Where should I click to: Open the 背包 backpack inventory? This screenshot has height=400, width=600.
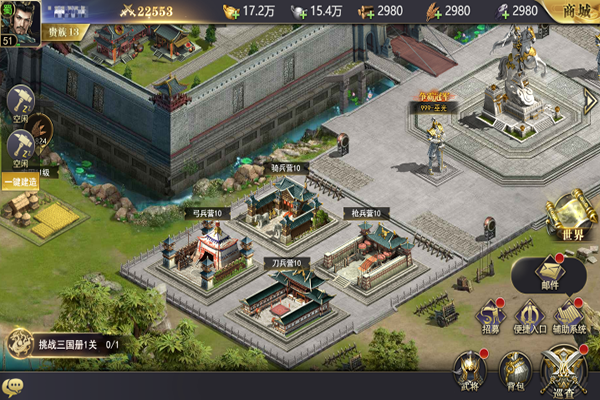pos(515,370)
